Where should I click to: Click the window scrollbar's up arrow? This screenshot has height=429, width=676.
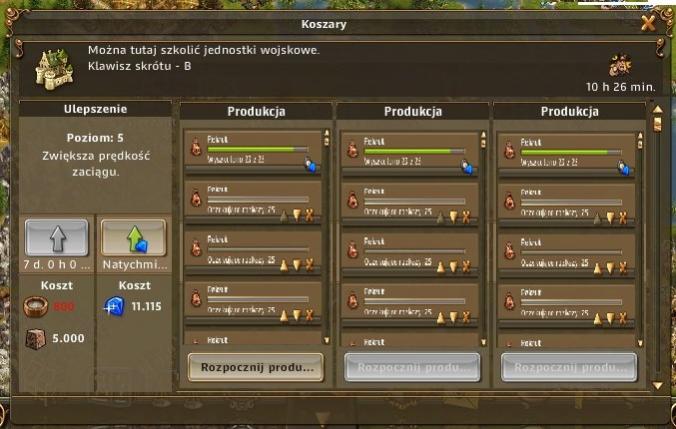[x=657, y=108]
